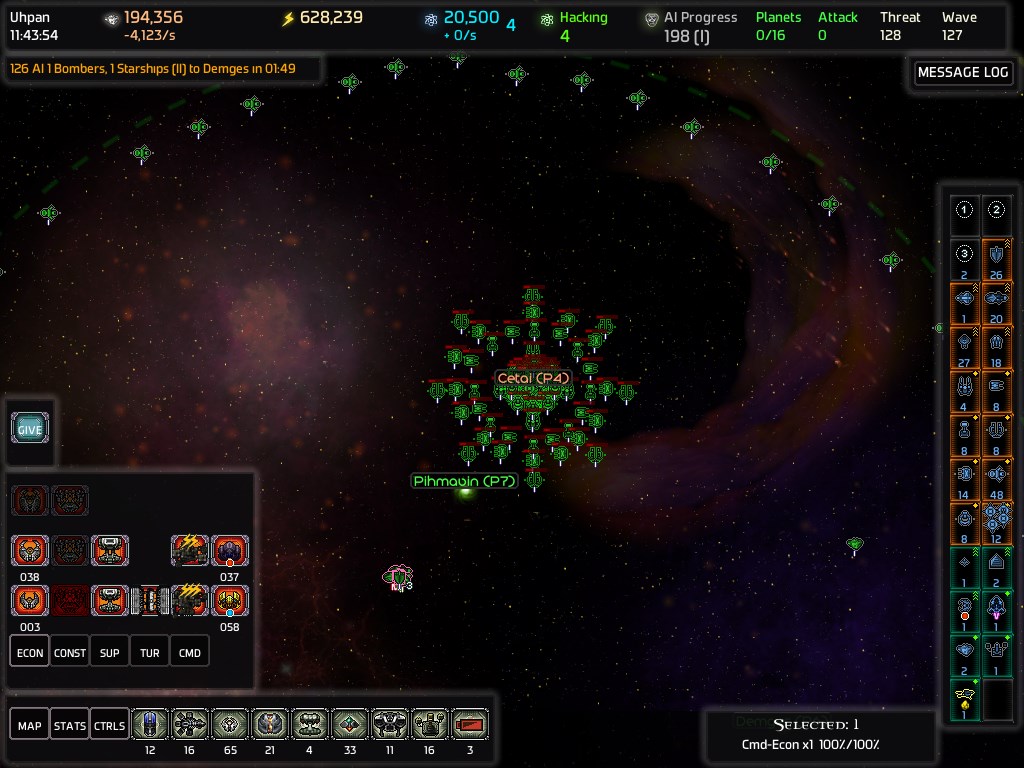The image size is (1024, 768).
Task: Choose the build icon labeled 058
Action: click(230, 600)
